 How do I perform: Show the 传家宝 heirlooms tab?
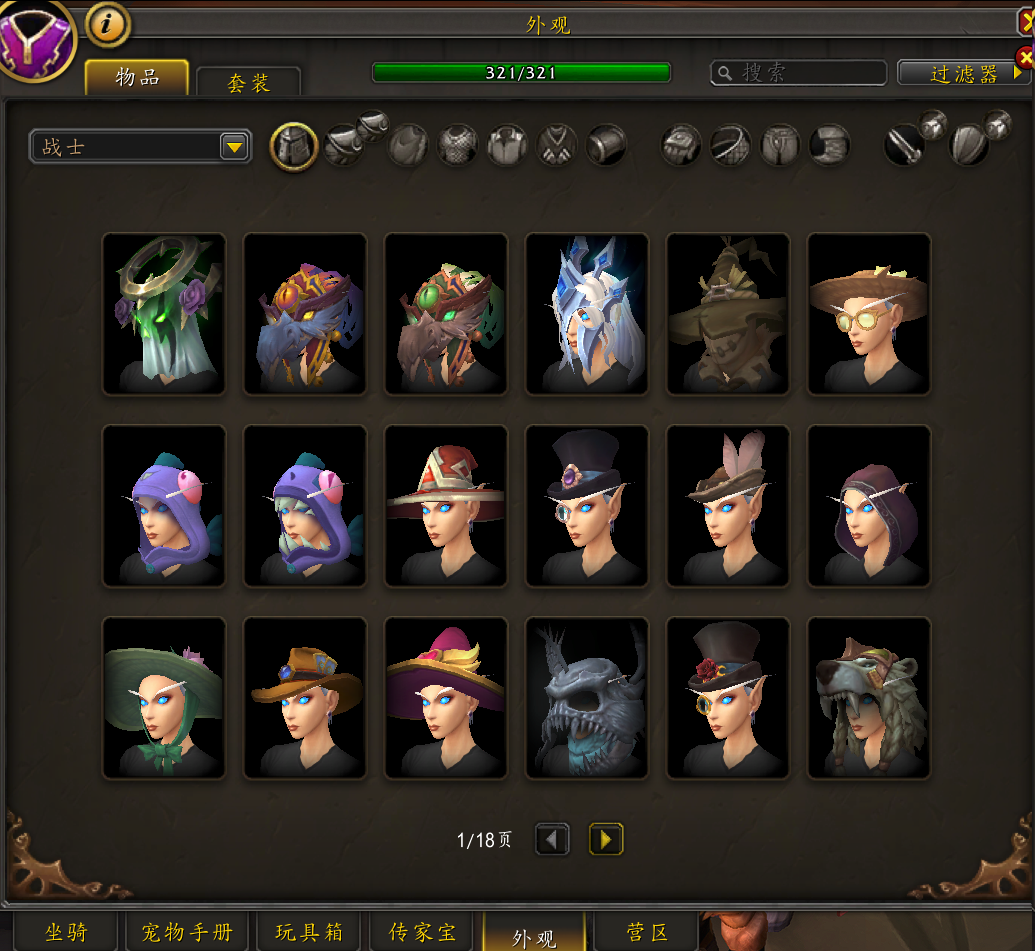pyautogui.click(x=425, y=933)
